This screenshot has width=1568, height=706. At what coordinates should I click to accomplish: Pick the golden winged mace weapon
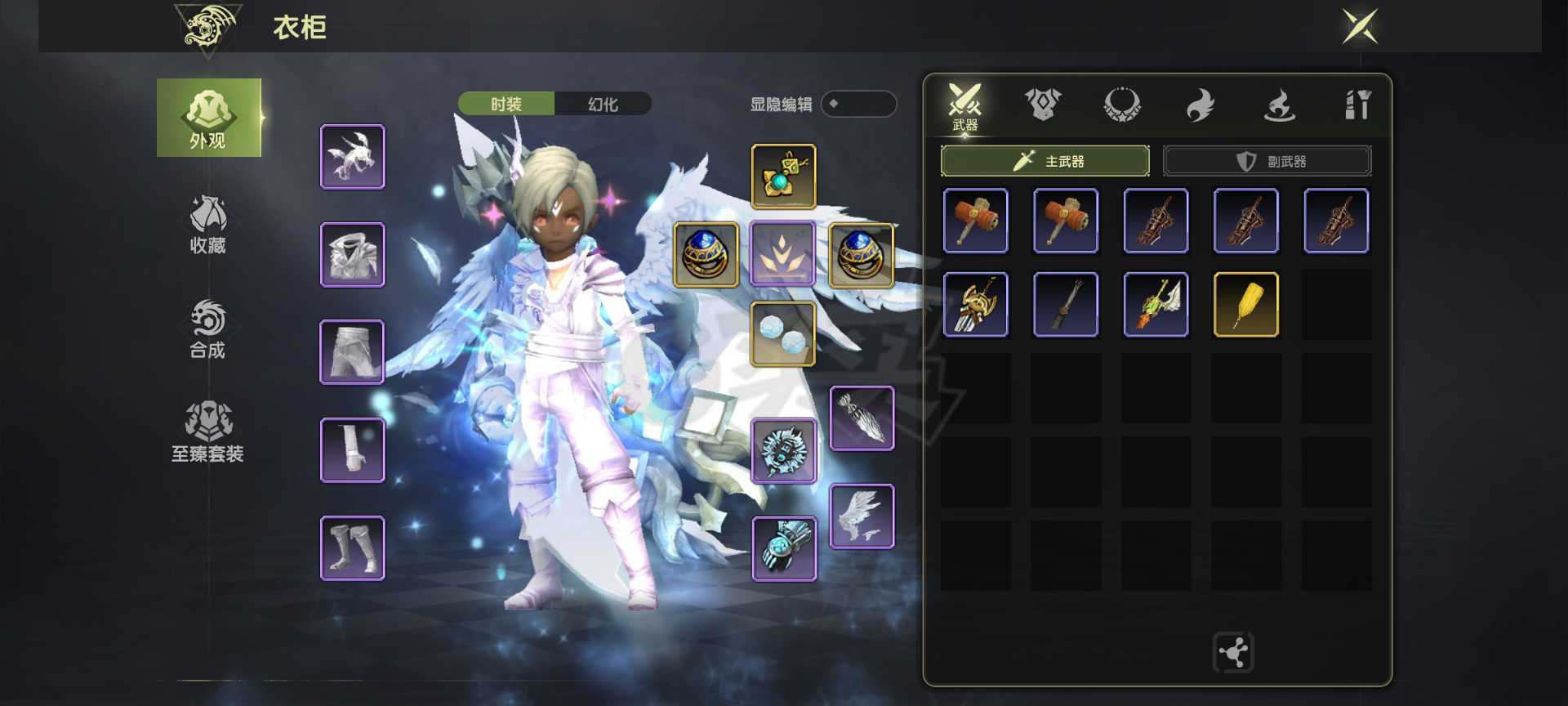(x=975, y=305)
